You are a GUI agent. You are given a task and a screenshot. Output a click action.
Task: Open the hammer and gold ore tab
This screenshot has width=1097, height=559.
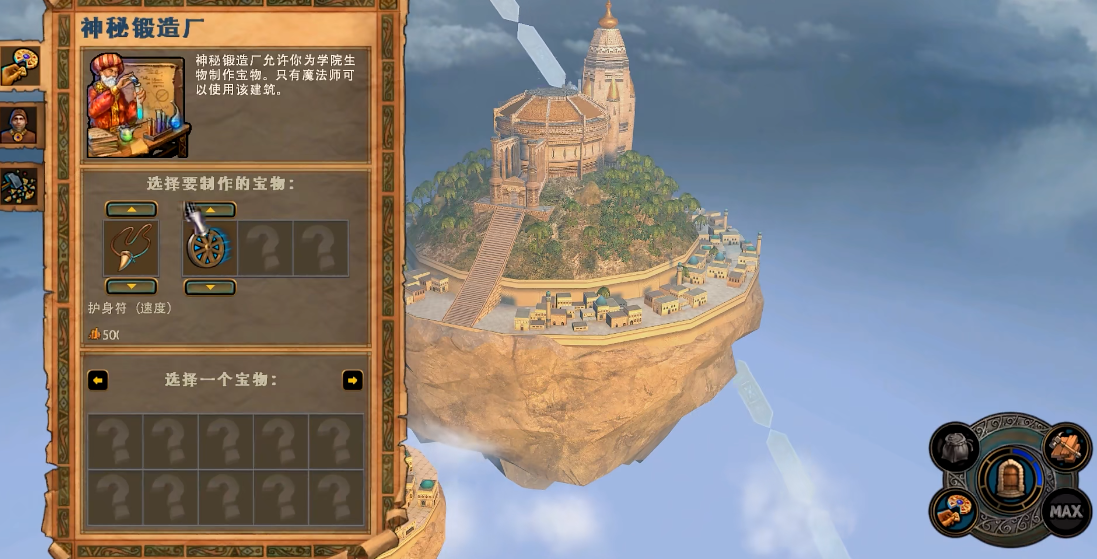pos(19,185)
